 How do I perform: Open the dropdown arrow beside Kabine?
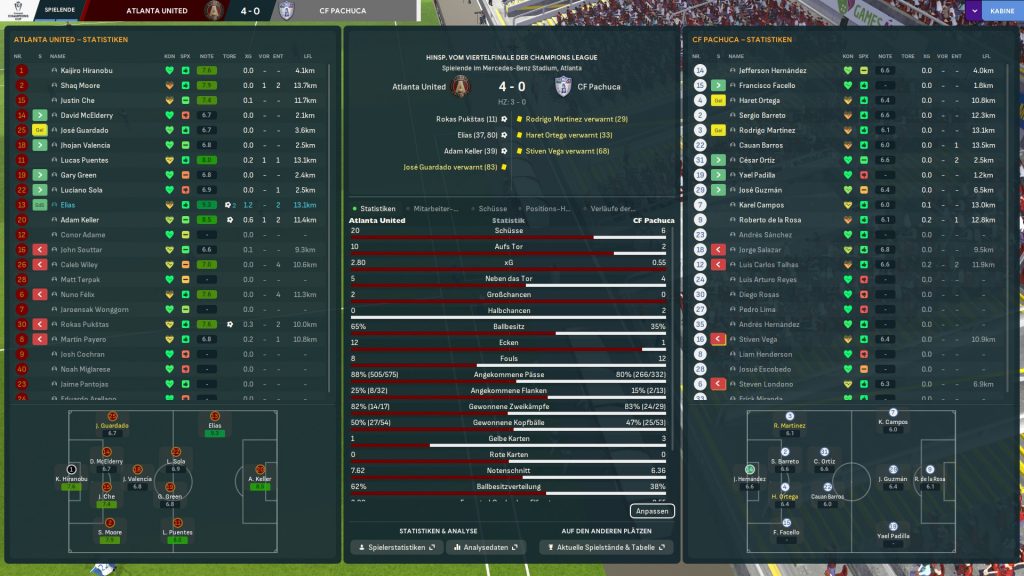pyautogui.click(x=974, y=11)
